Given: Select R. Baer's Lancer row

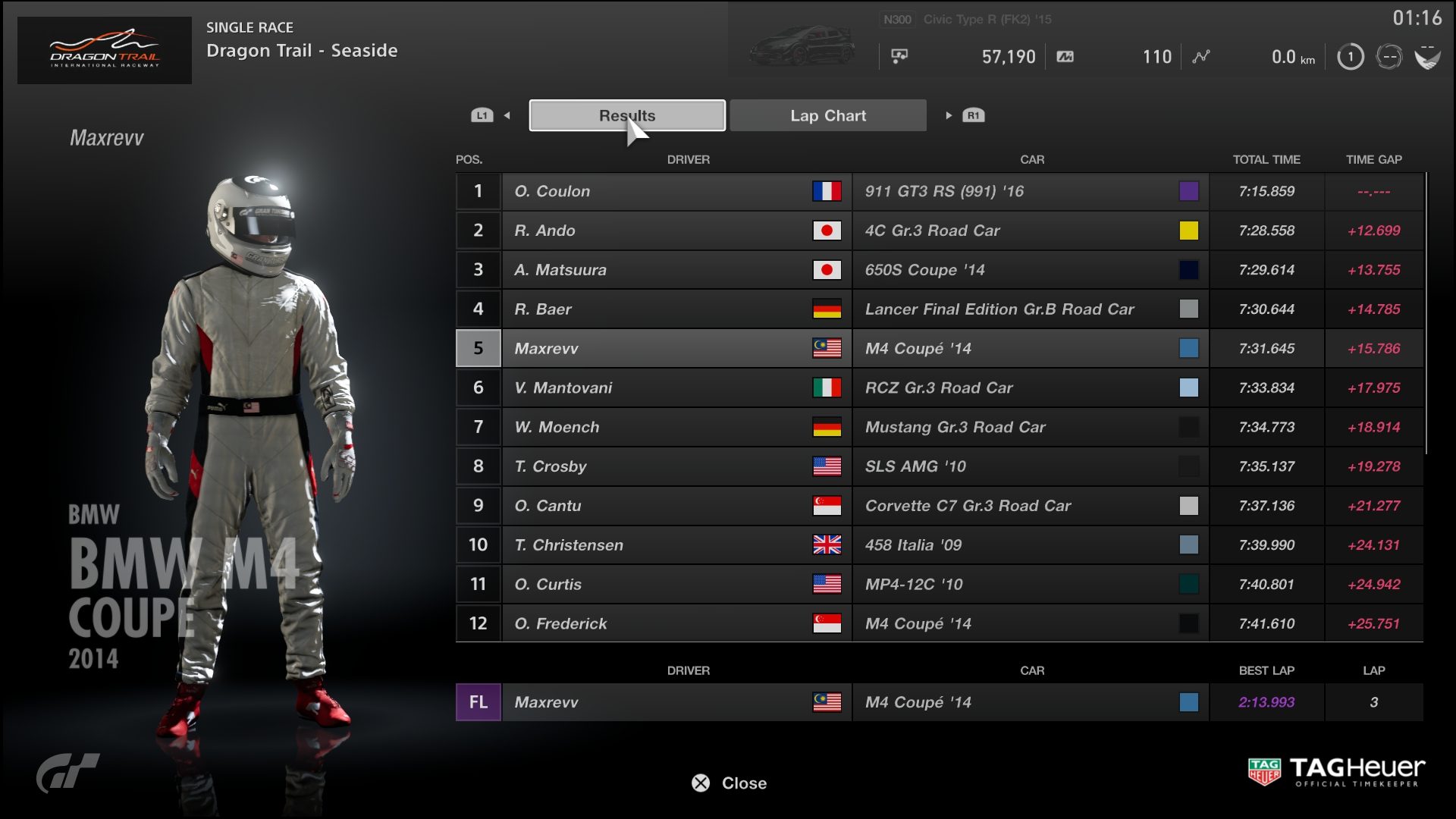Looking at the screenshot, I should click(x=939, y=309).
